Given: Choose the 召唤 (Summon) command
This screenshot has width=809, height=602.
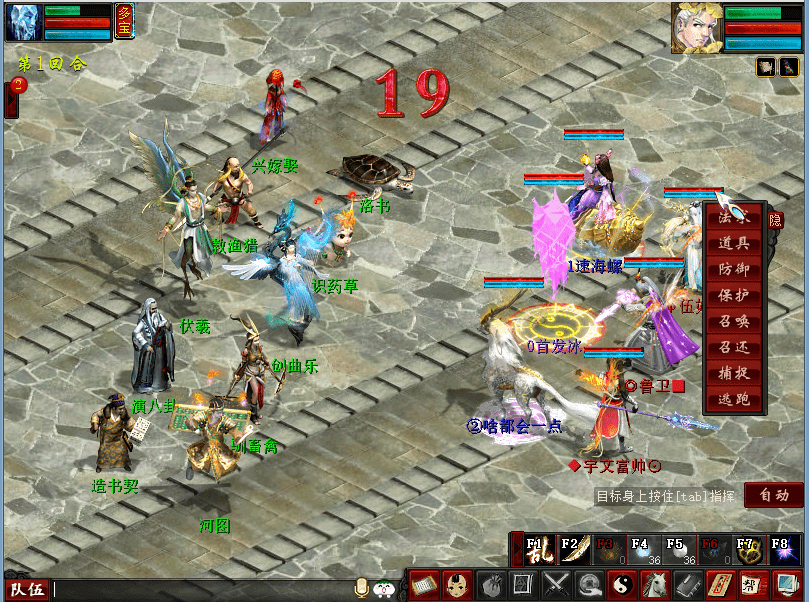Looking at the screenshot, I should pos(734,321).
